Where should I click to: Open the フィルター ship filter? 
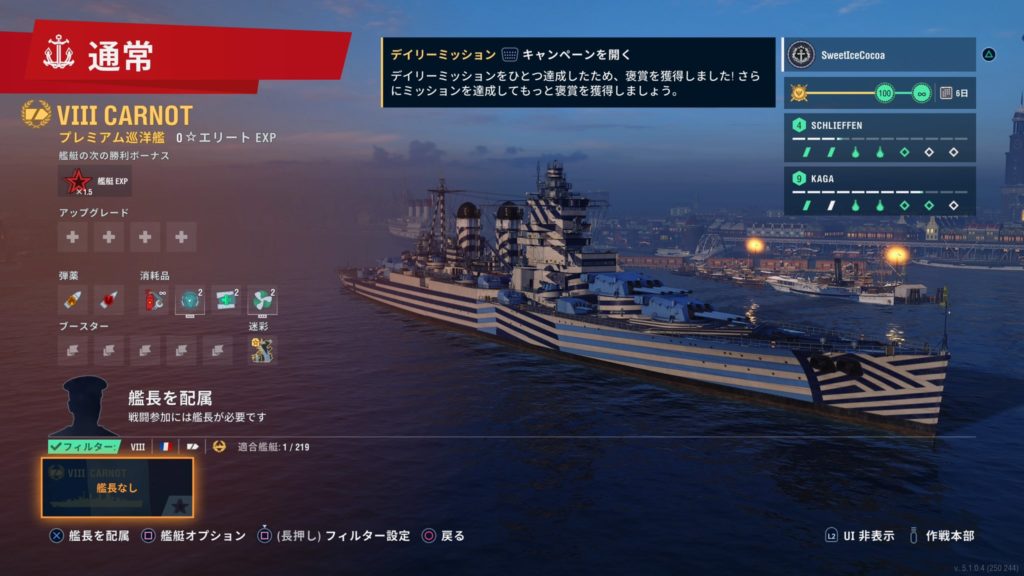click(84, 447)
